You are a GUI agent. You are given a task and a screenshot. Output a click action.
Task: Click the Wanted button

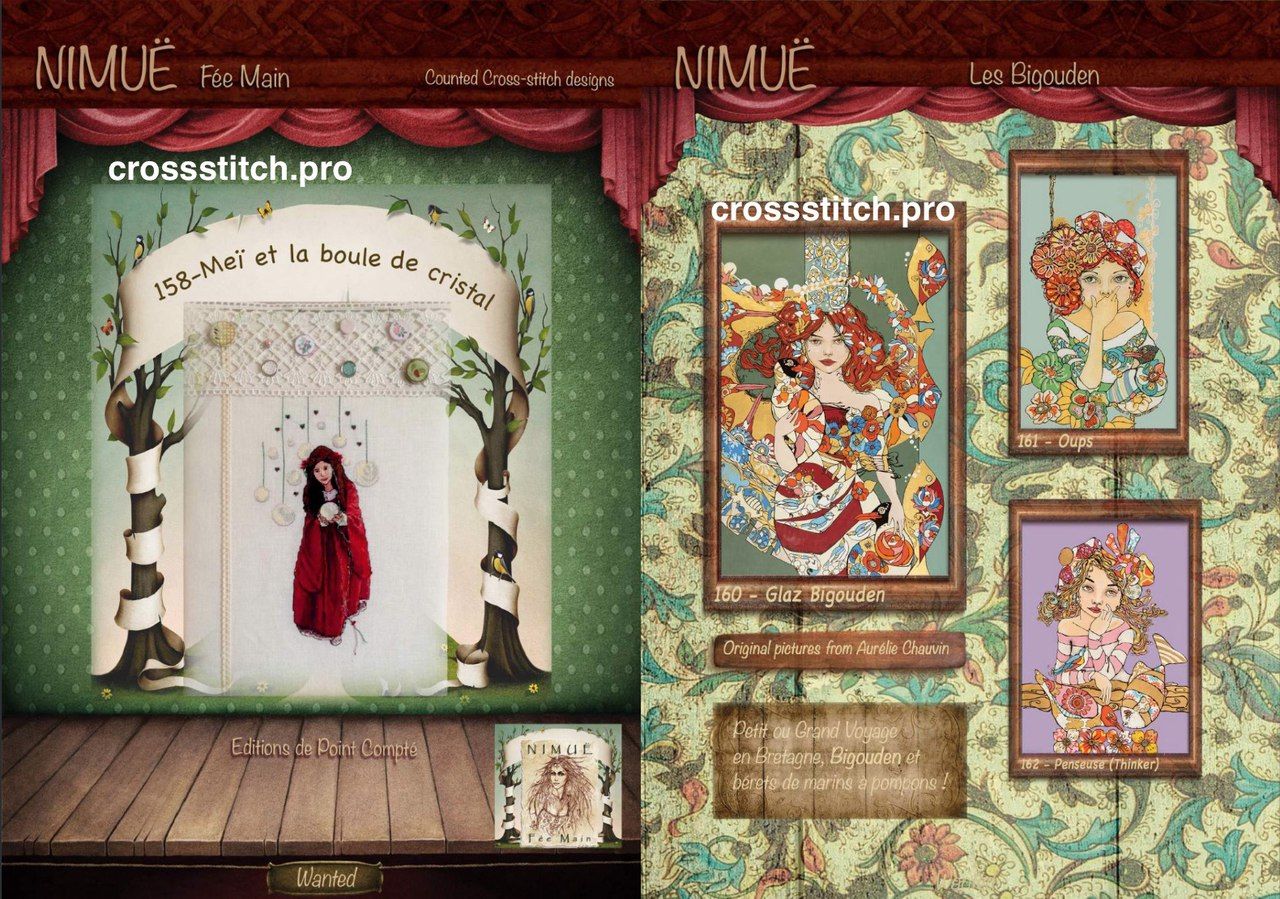pyautogui.click(x=324, y=878)
